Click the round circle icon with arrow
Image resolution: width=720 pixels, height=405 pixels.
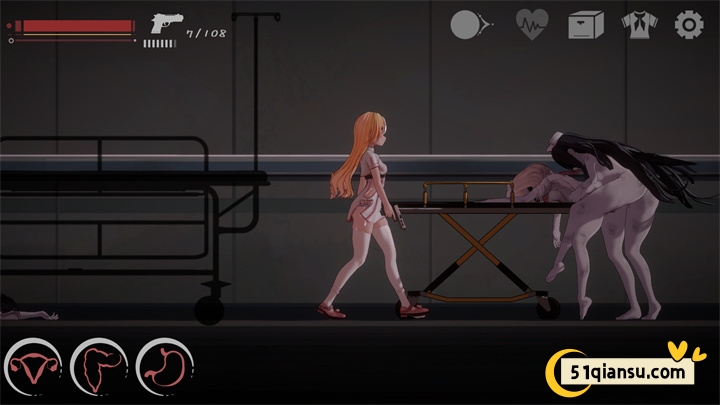(470, 24)
